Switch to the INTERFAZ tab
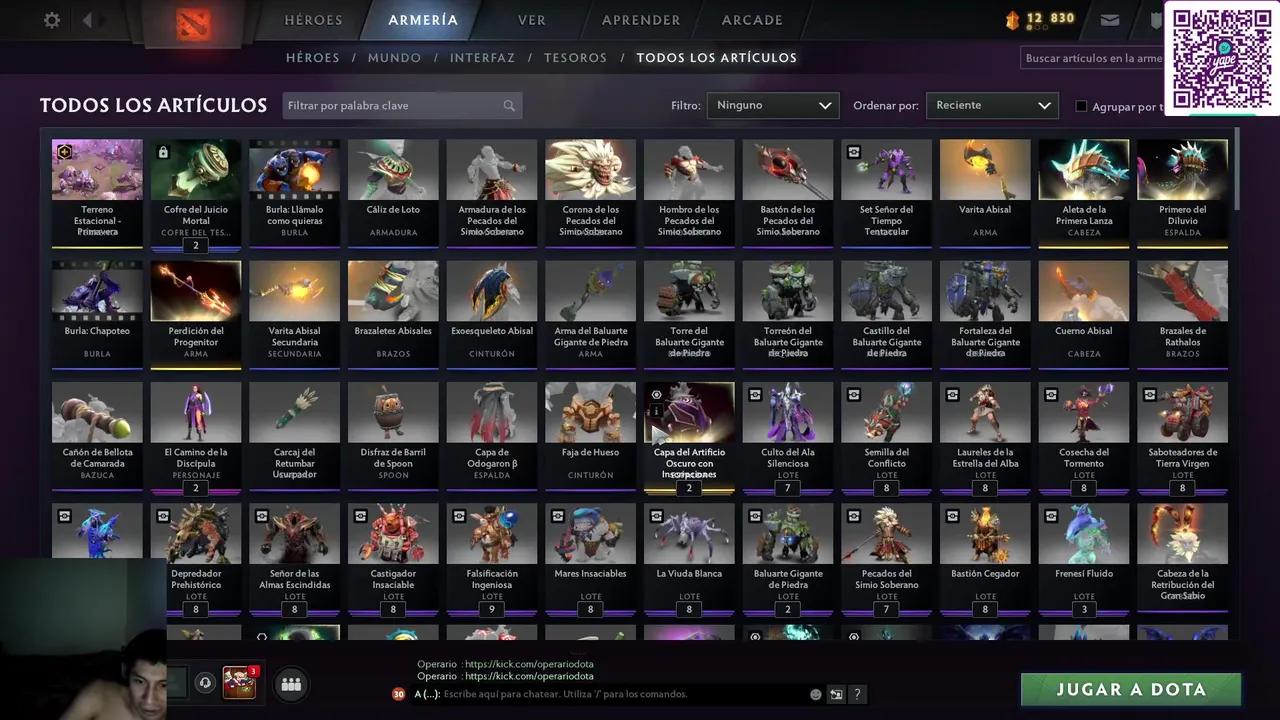Screen dimensions: 1280x720 coord(483,57)
